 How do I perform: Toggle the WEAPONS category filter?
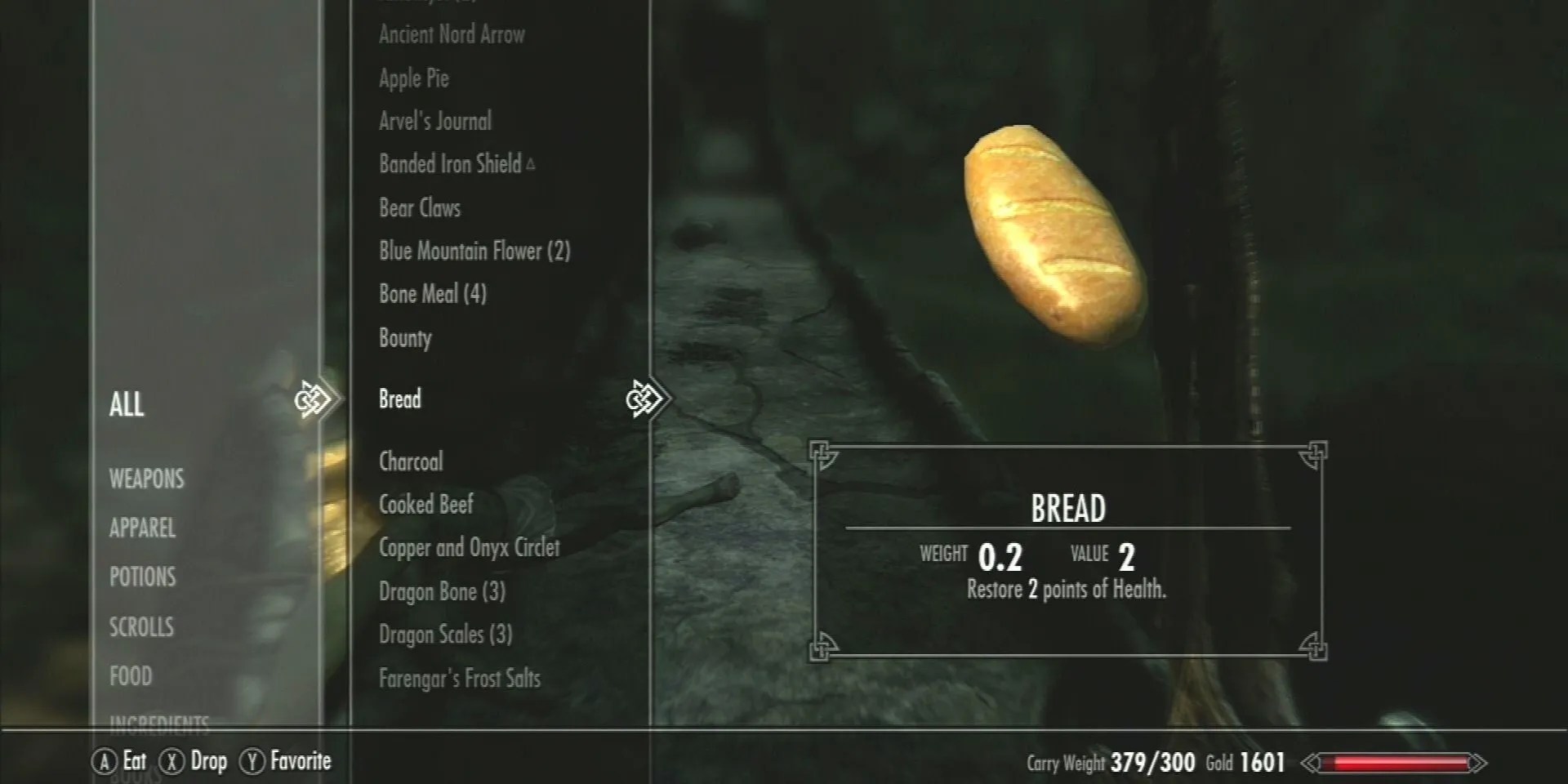[147, 479]
